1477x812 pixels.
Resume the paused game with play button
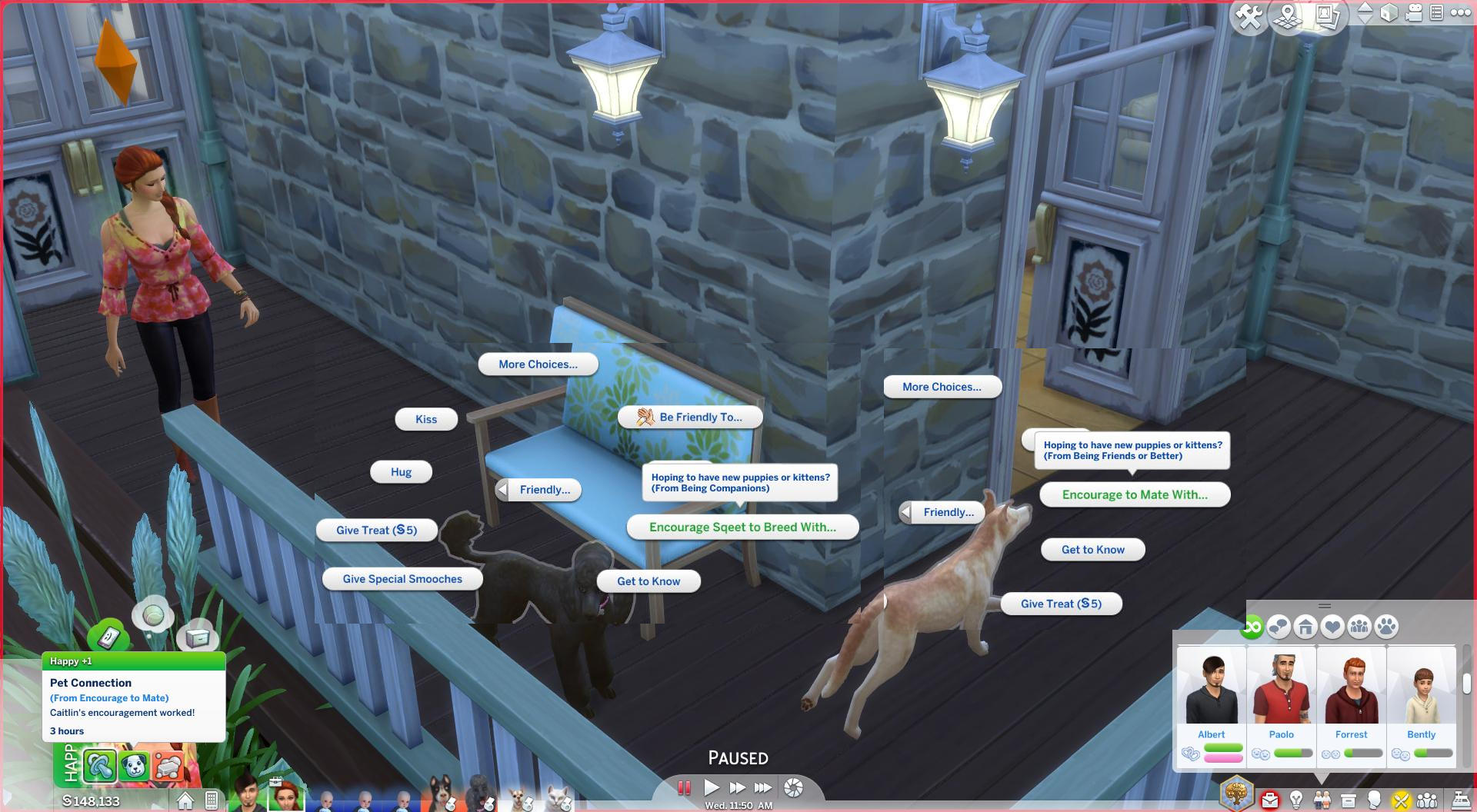tap(712, 787)
